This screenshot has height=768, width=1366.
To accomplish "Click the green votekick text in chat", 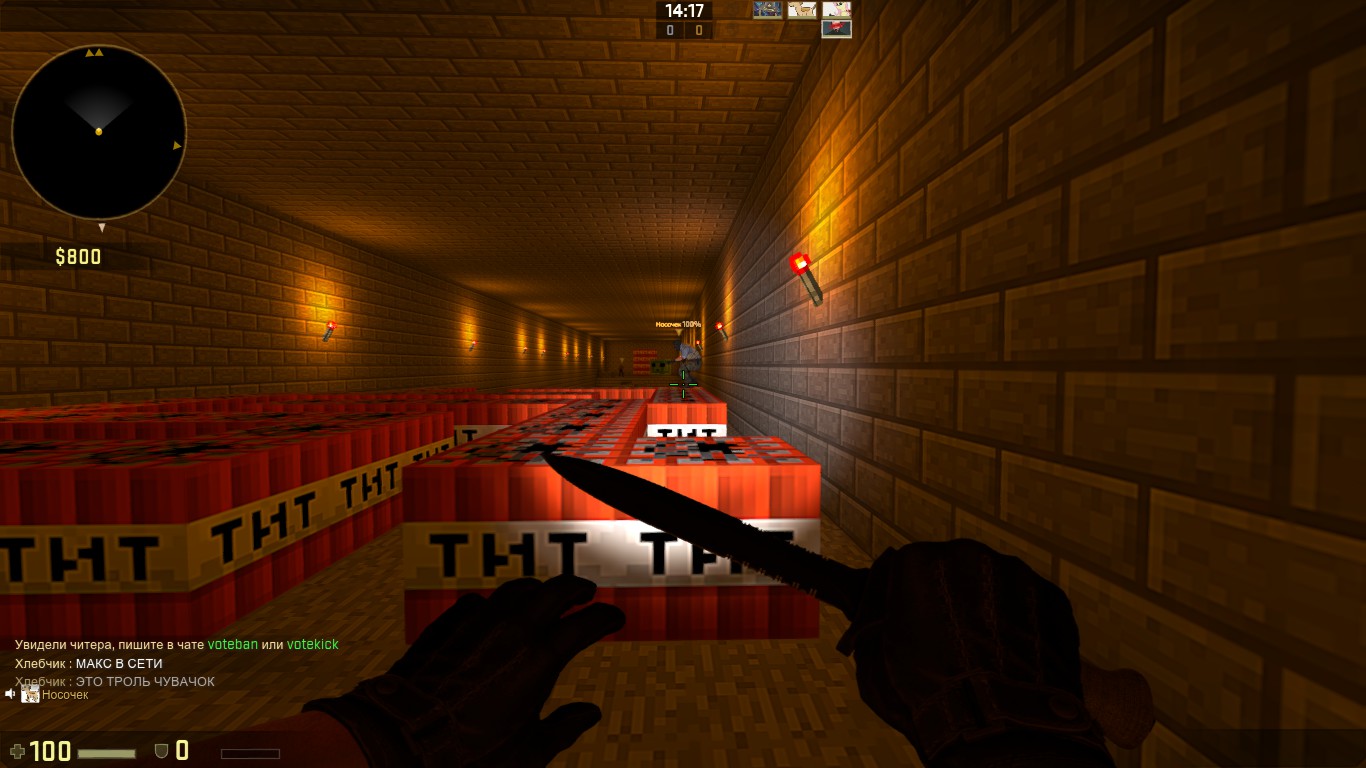I will pos(312,645).
